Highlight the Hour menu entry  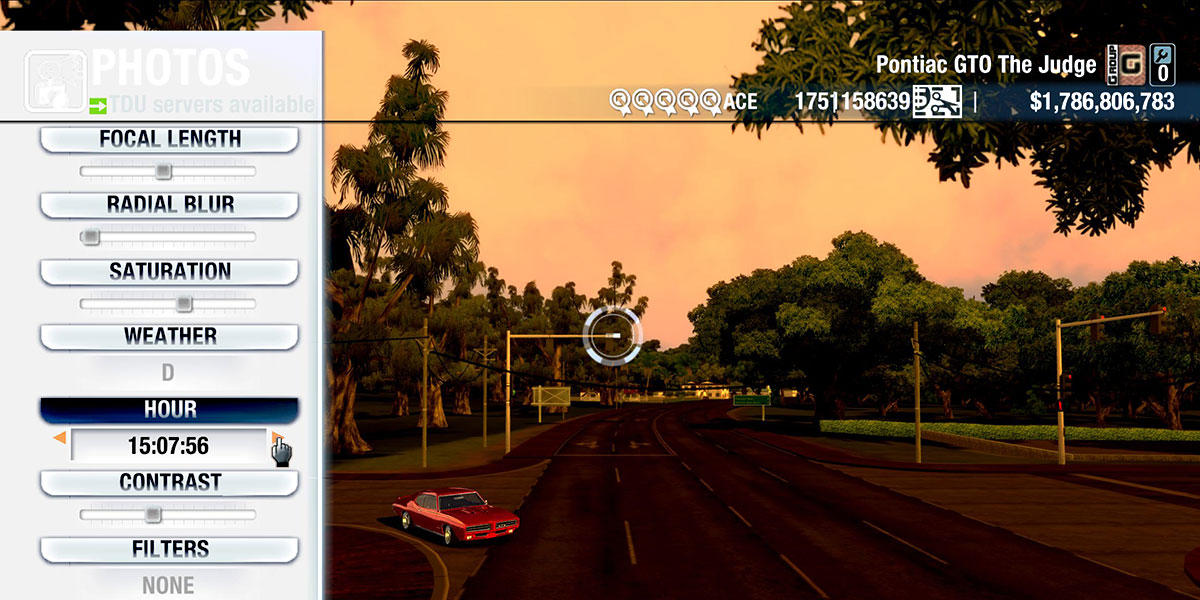pyautogui.click(x=169, y=410)
